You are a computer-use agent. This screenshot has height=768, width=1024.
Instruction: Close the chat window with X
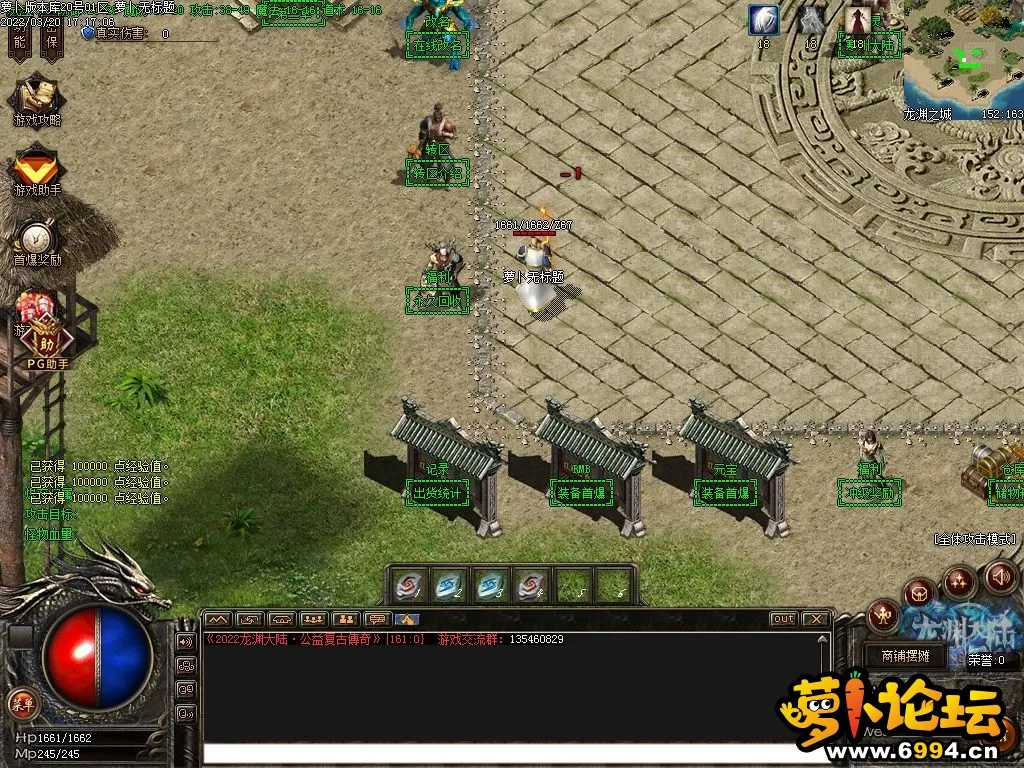815,619
